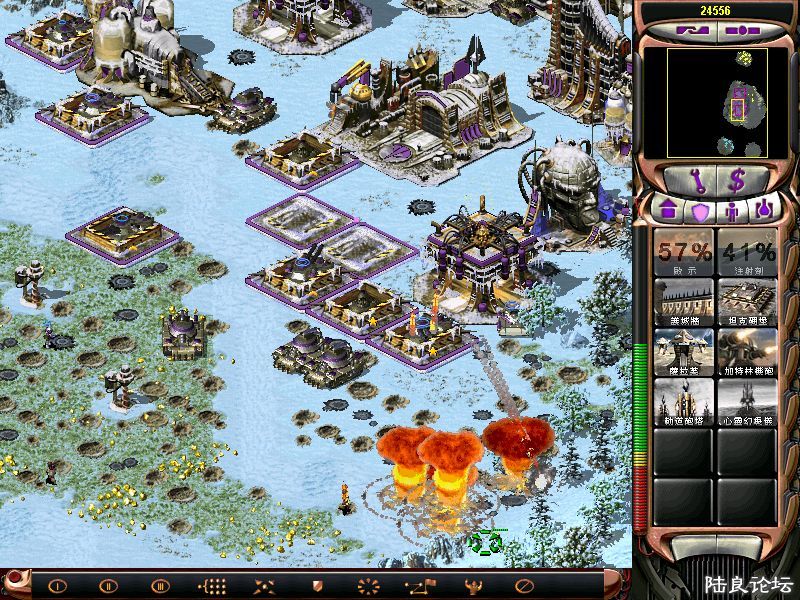800x600 pixels.
Task: Select Team 3 button on command bar
Action: tap(160, 585)
